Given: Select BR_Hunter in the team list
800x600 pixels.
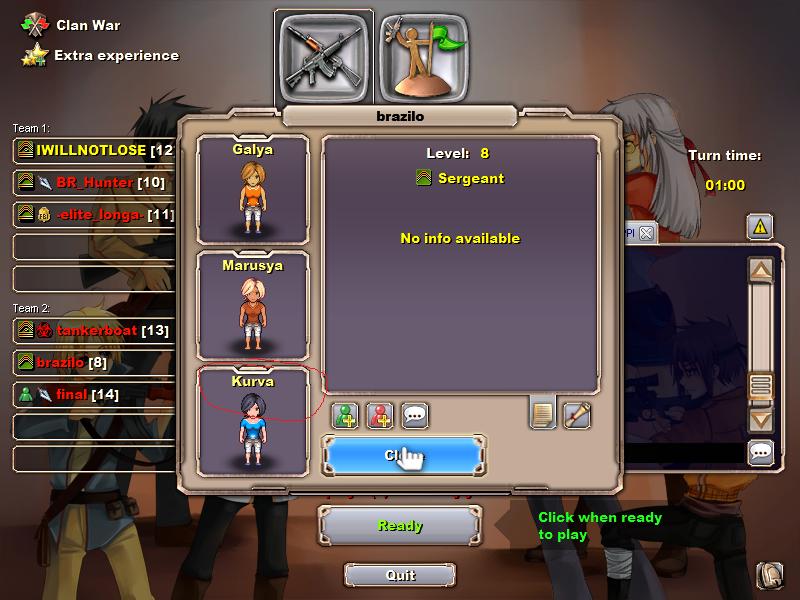Looking at the screenshot, I should coord(95,183).
